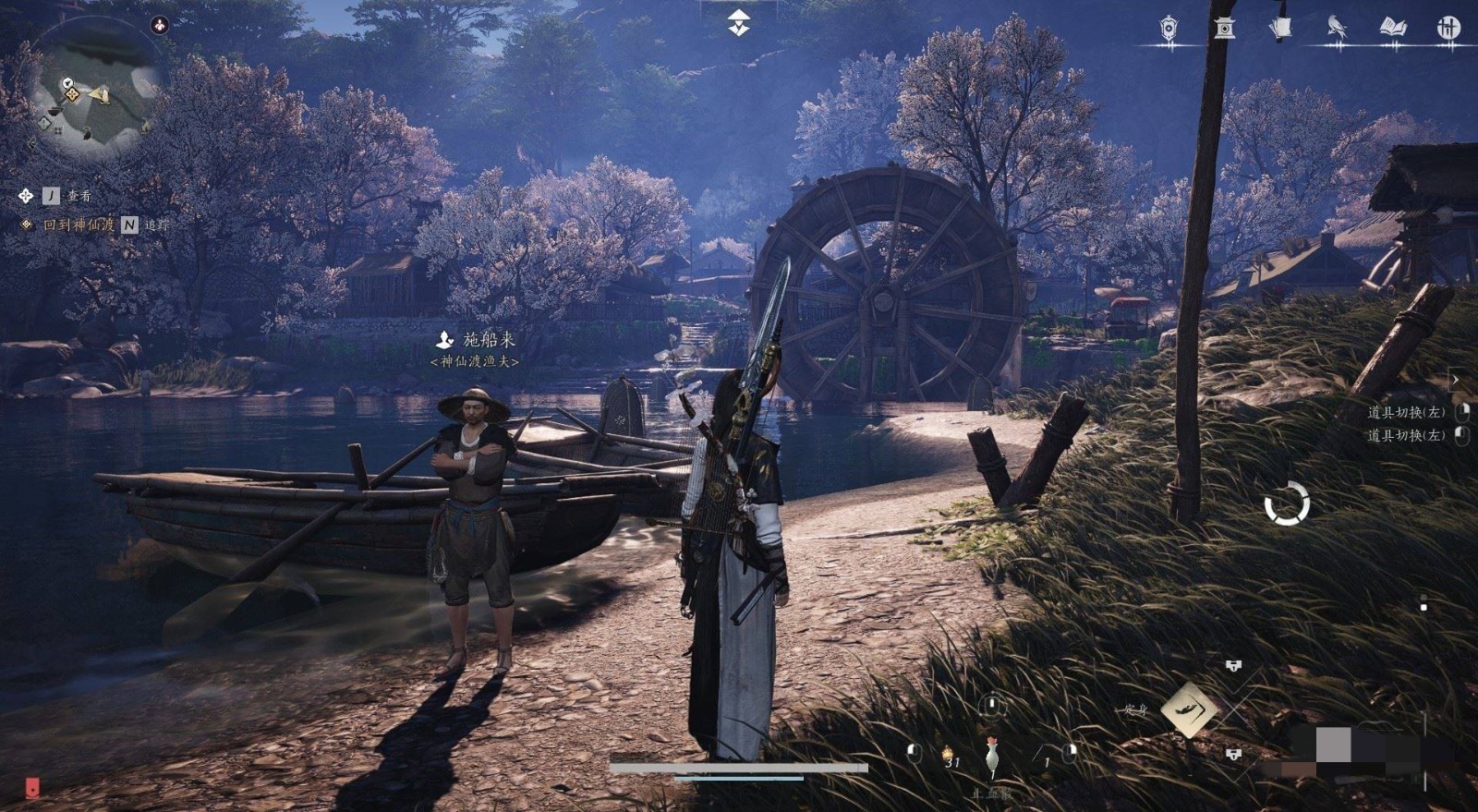Select the flame item with count 31
Image resolution: width=1478 pixels, height=812 pixels.
click(949, 756)
